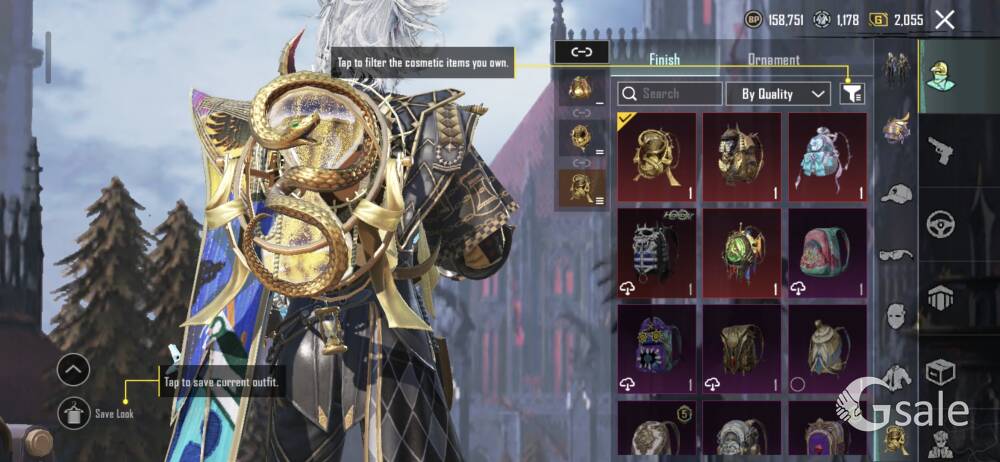The image size is (1000, 462).
Task: Choose the light blue bow backpack
Action: (827, 155)
